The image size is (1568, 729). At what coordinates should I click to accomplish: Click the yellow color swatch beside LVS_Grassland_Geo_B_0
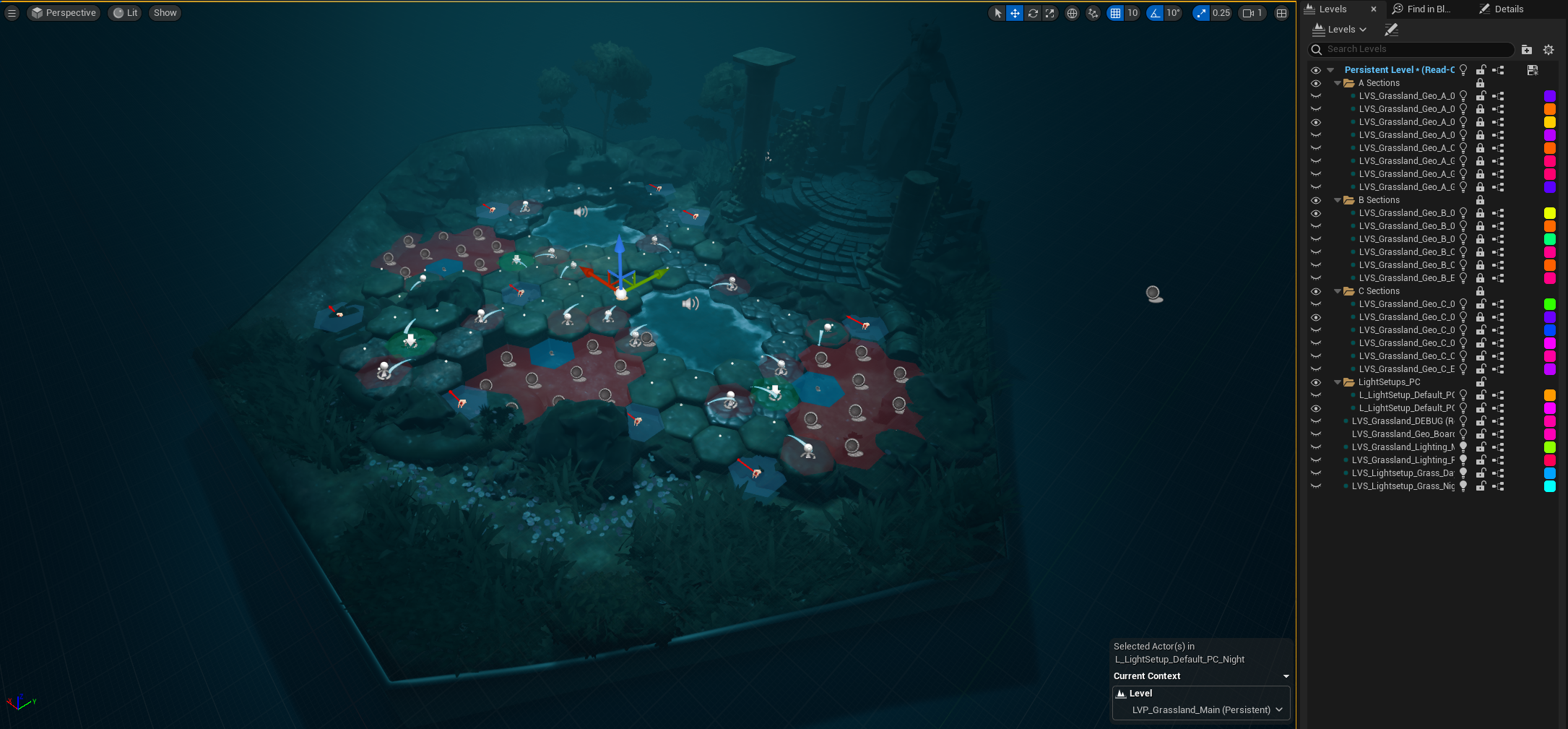click(x=1549, y=212)
